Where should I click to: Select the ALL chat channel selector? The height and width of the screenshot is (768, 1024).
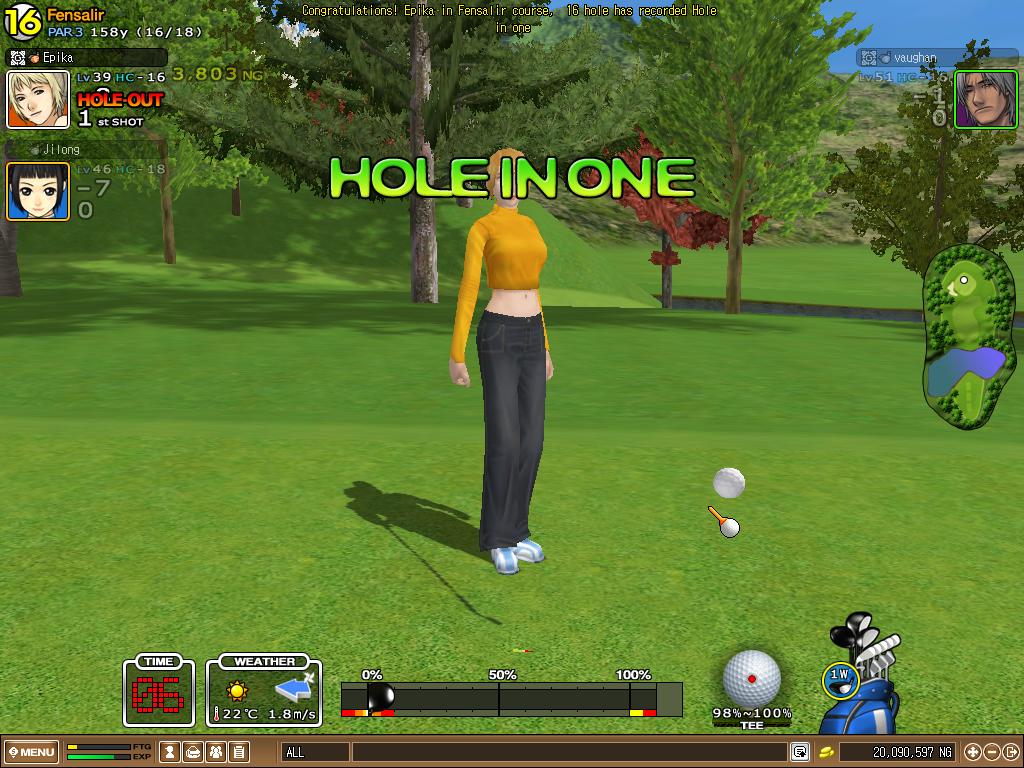(x=315, y=752)
